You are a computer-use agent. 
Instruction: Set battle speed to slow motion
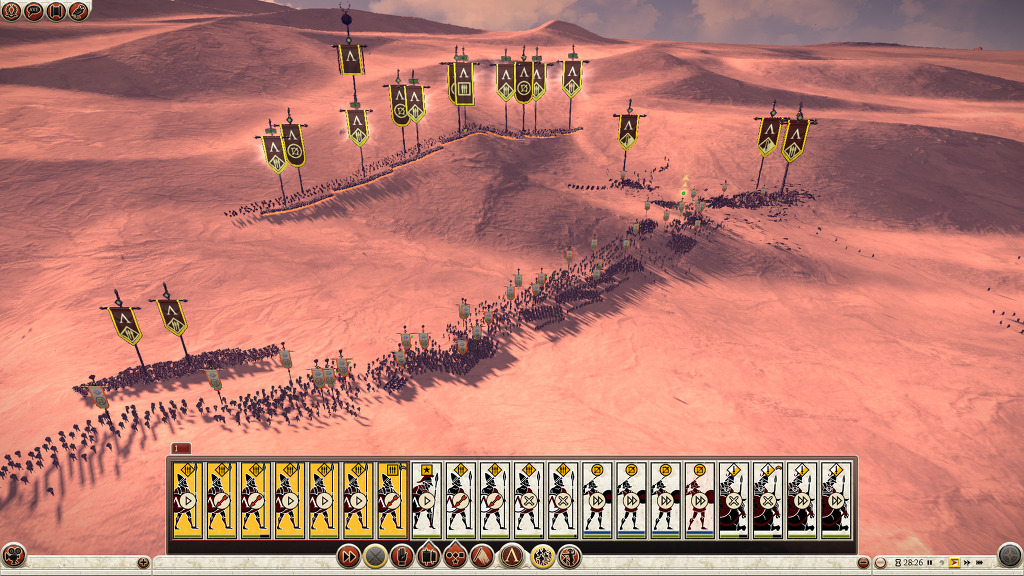942,563
